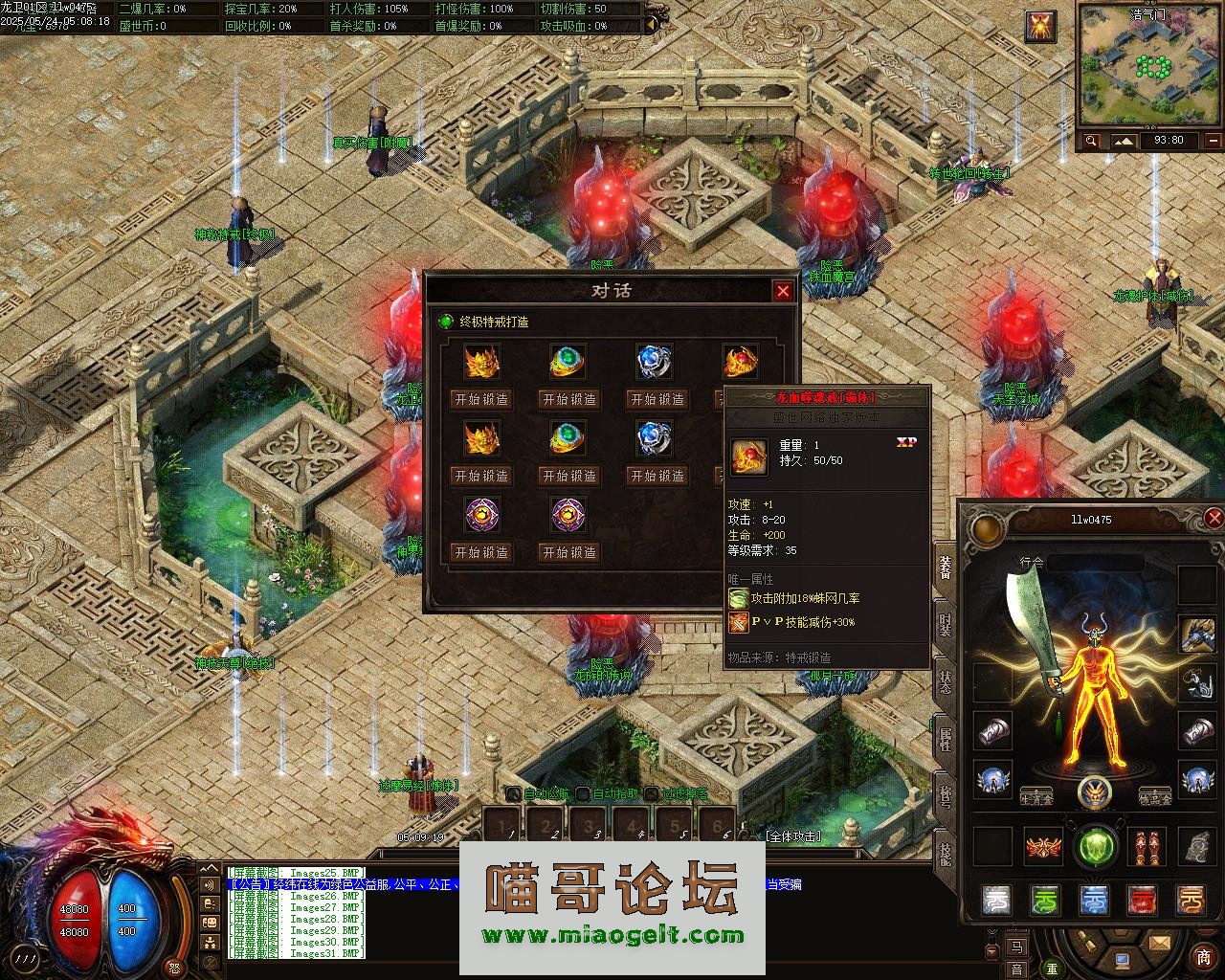The image size is (1225, 980).
Task: Click the minimap magnifier button
Action: [1091, 141]
